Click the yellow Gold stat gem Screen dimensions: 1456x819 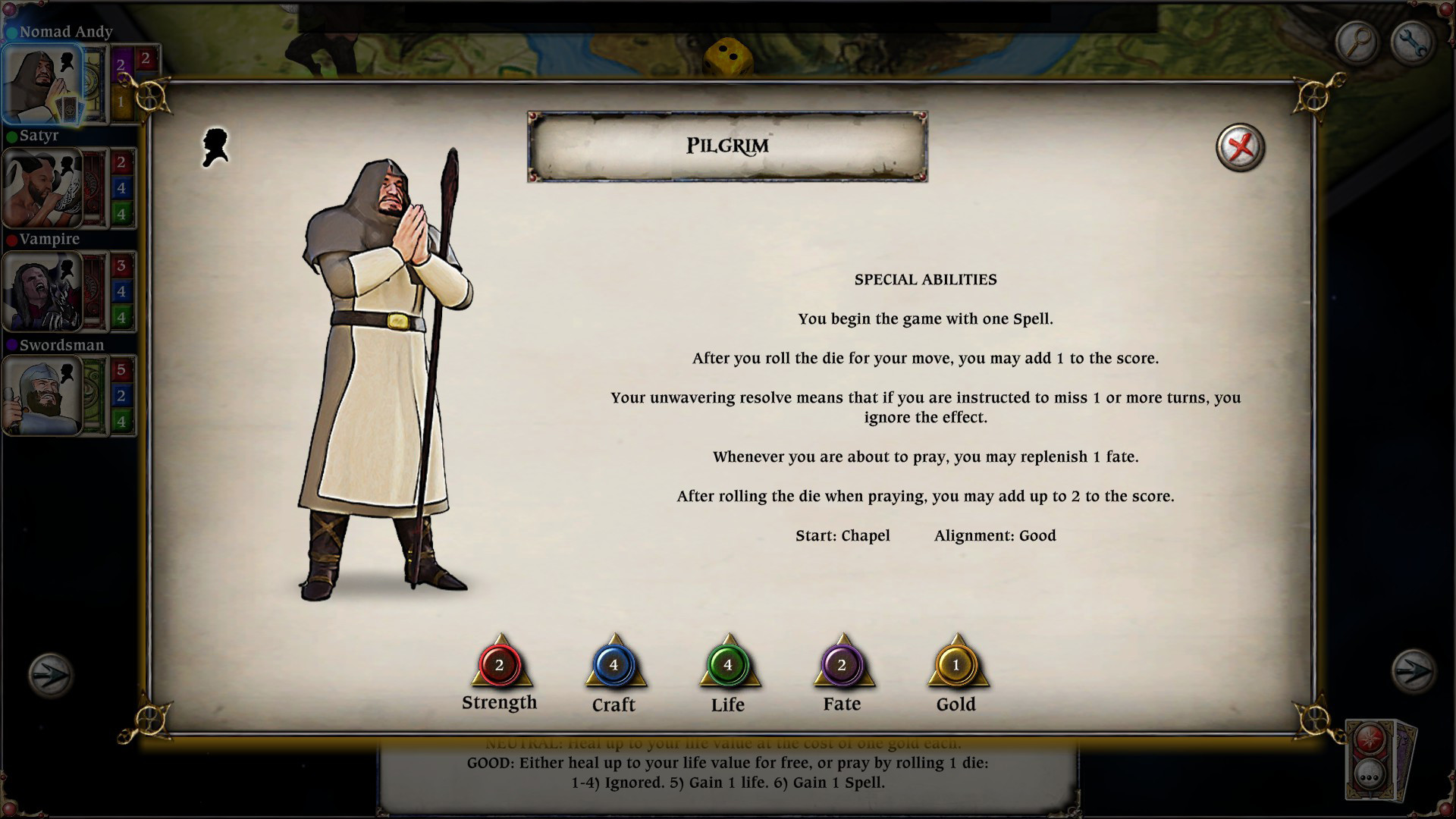(955, 665)
